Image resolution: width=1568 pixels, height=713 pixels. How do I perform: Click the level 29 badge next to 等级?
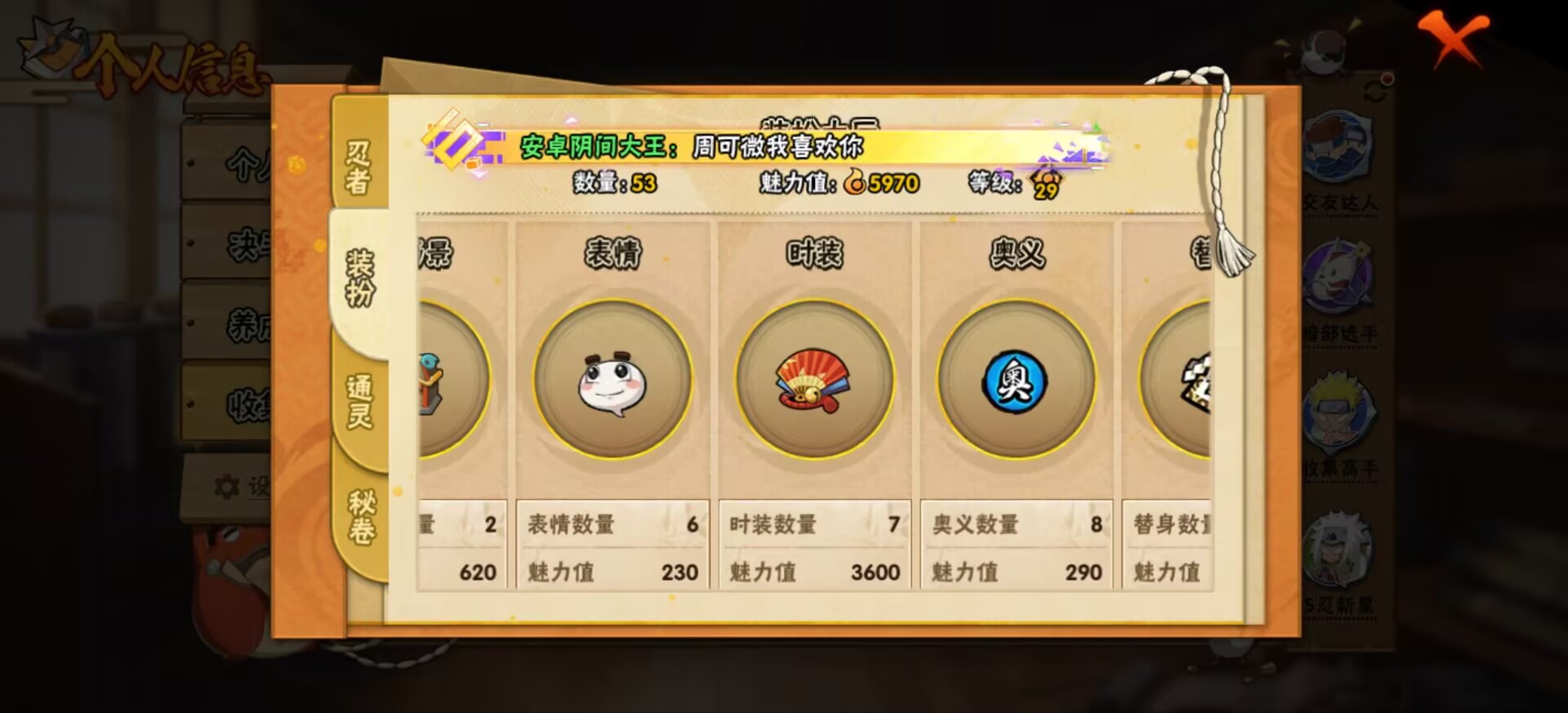(x=1048, y=188)
